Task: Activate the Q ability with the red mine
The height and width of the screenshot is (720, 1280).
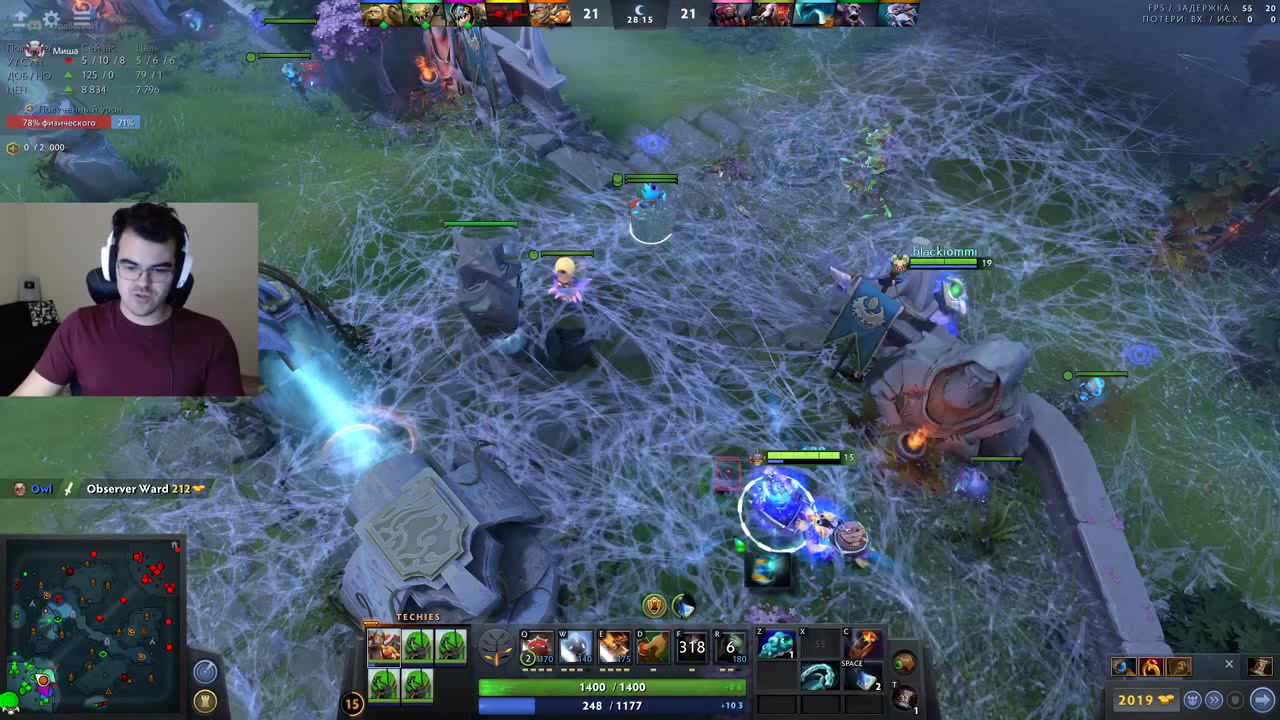Action: click(x=536, y=647)
